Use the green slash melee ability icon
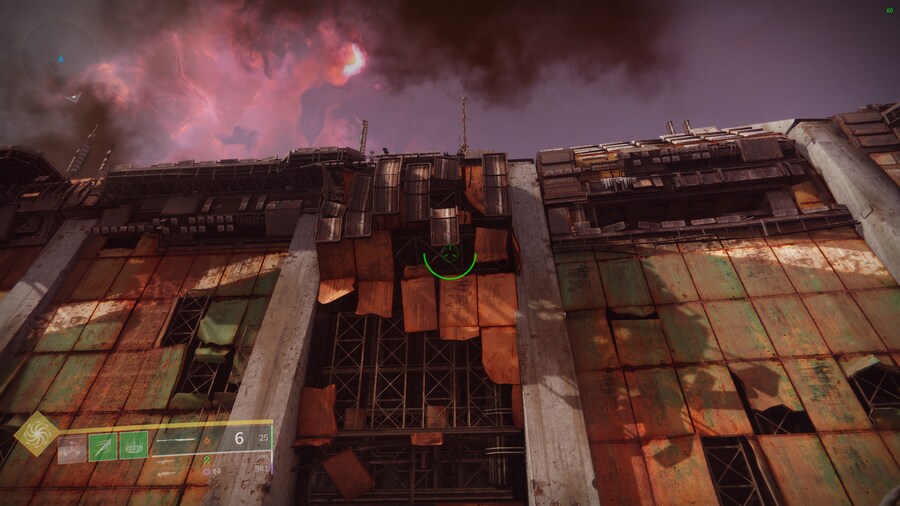The height and width of the screenshot is (506, 900). coord(103,446)
